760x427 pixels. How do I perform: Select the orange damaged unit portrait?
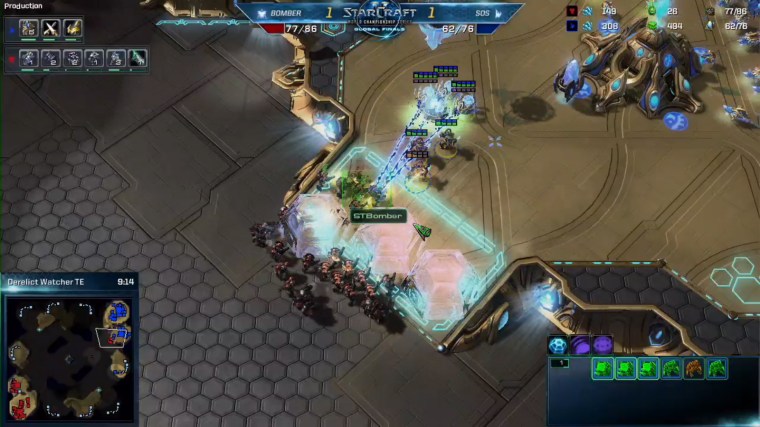click(x=693, y=369)
